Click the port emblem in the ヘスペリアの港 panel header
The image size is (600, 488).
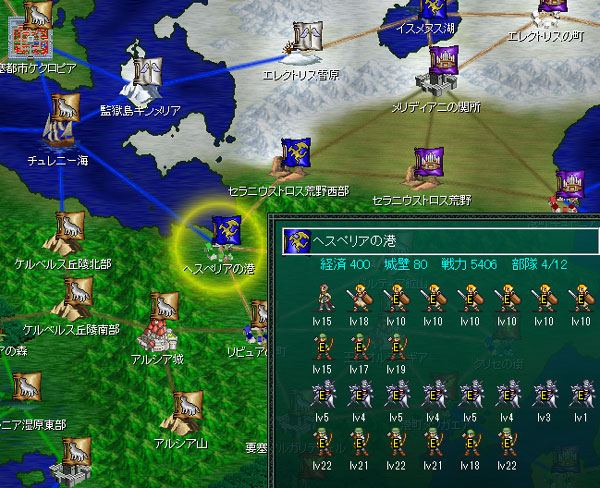[295, 241]
